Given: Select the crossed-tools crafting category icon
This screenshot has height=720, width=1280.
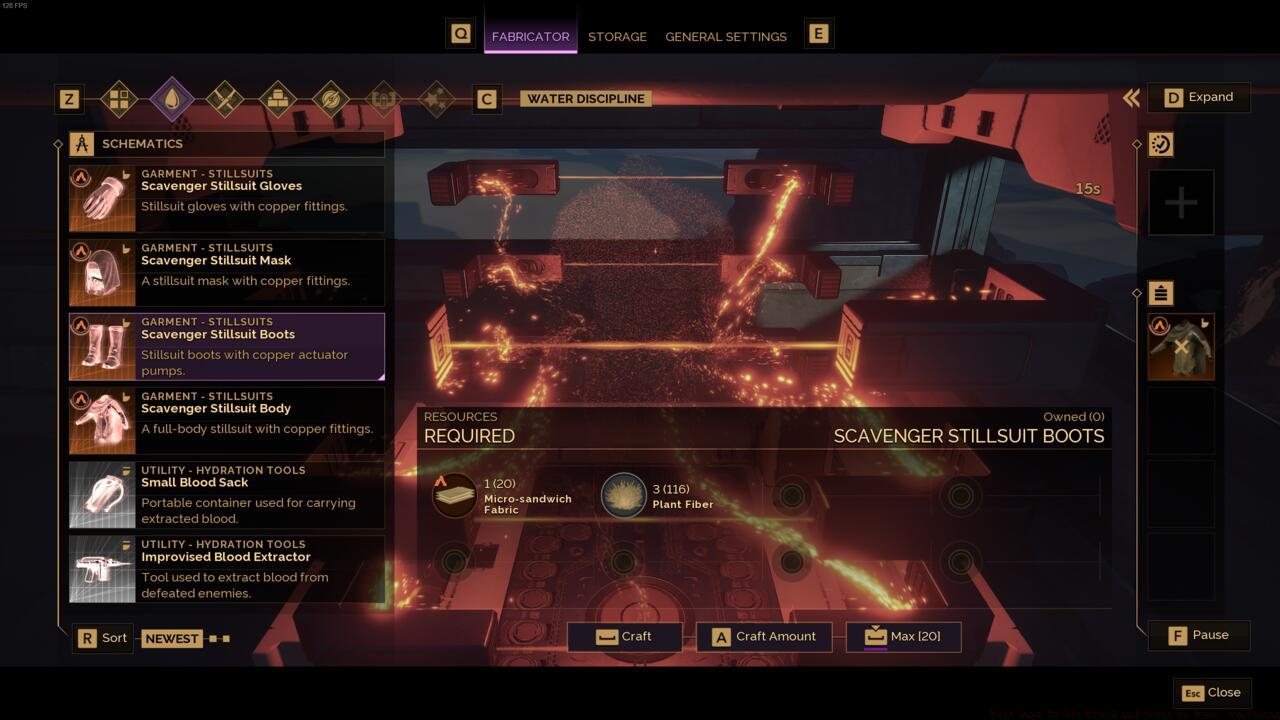Looking at the screenshot, I should (x=225, y=99).
